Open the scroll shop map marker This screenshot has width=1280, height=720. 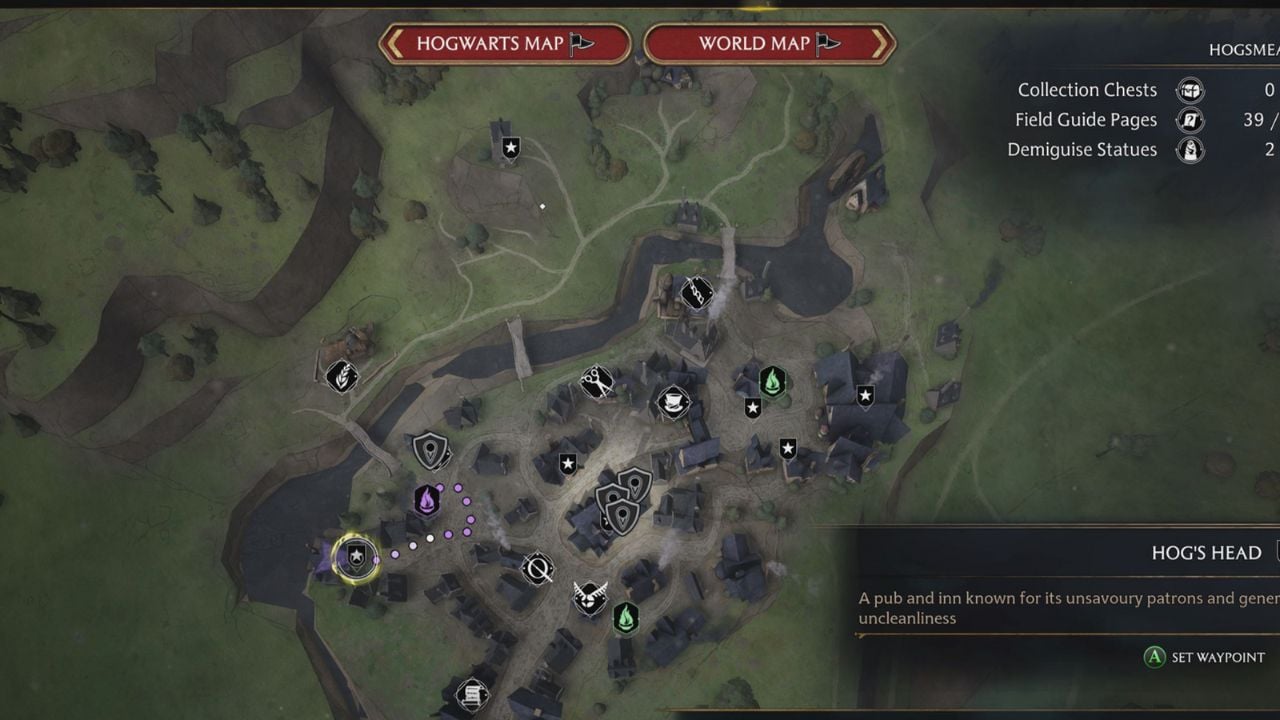[x=471, y=694]
